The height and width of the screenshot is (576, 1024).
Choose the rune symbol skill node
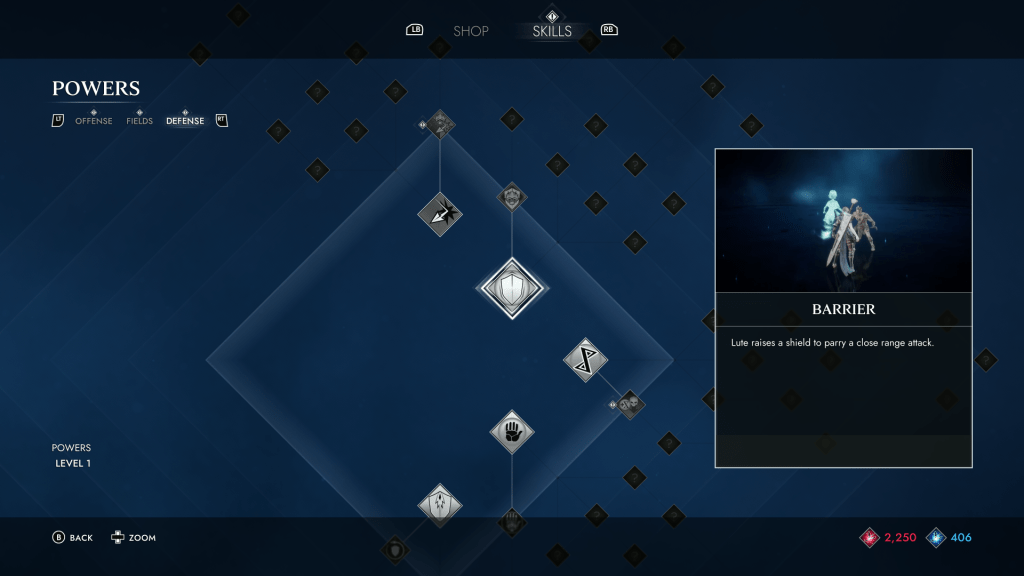click(x=585, y=360)
